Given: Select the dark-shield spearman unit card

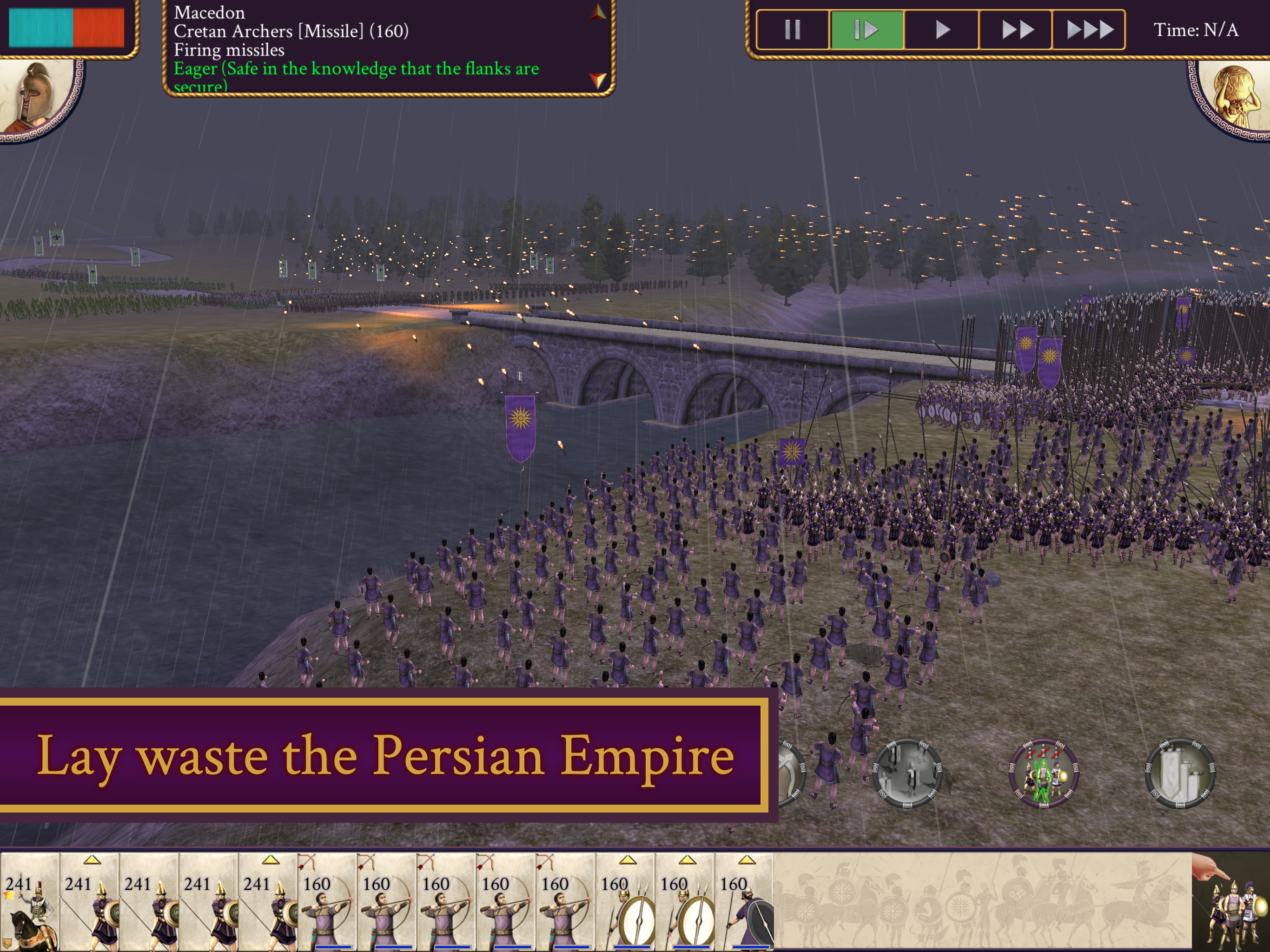Looking at the screenshot, I should [x=744, y=901].
